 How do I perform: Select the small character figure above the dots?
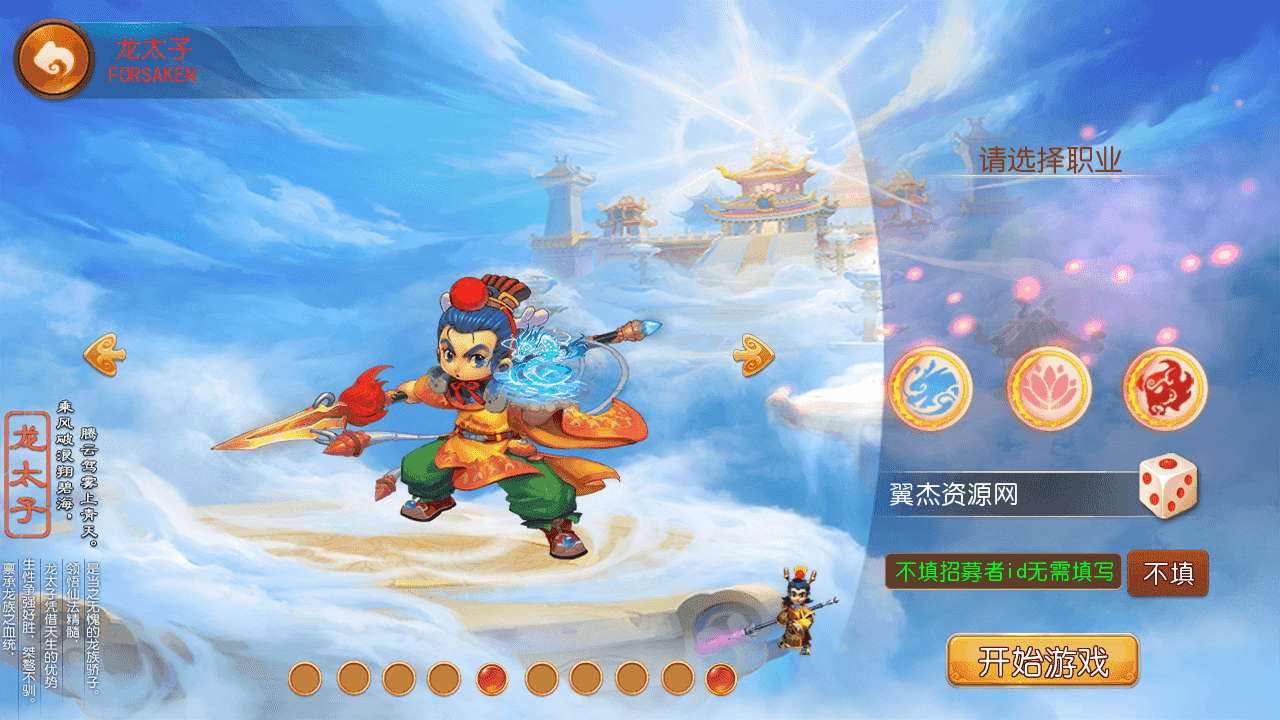click(x=800, y=610)
